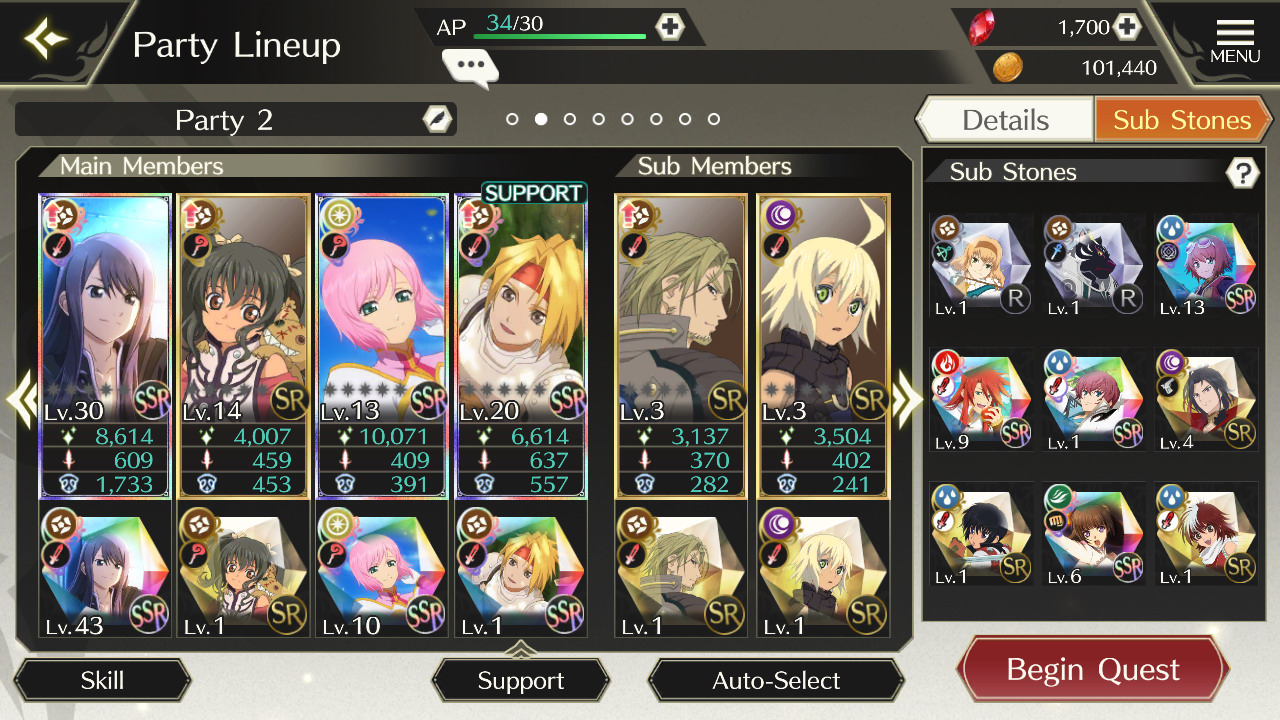Choose the Support button
The image size is (1280, 720).
click(520, 681)
